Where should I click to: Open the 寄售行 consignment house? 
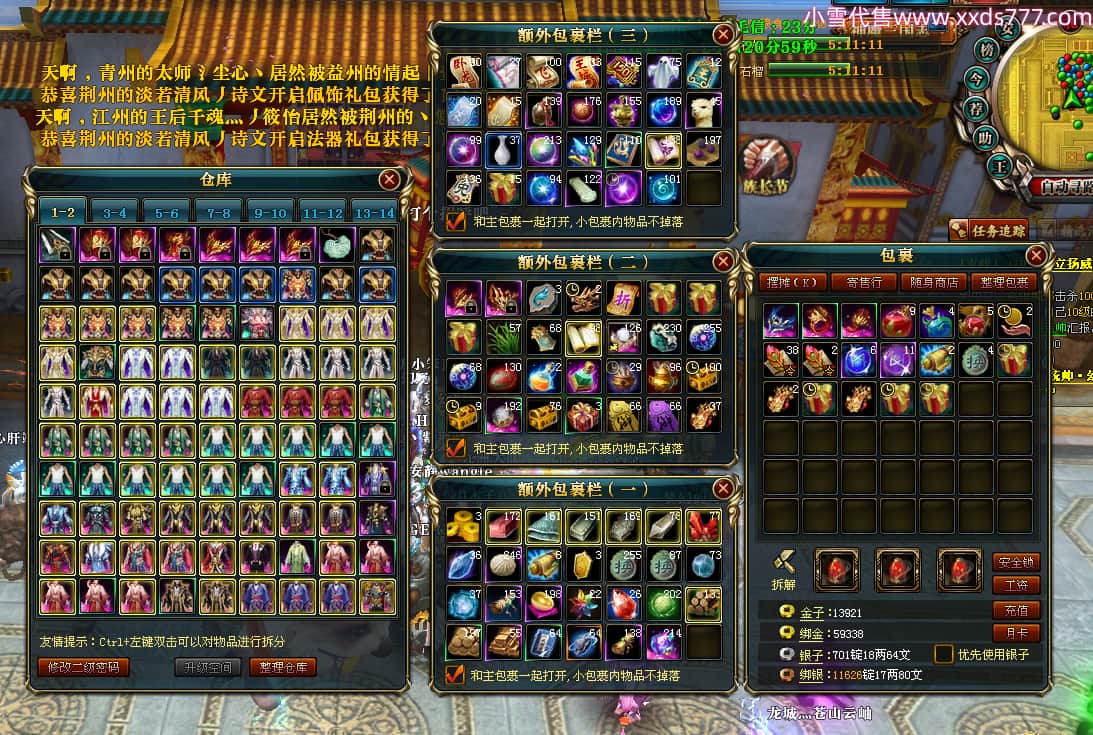tap(864, 282)
